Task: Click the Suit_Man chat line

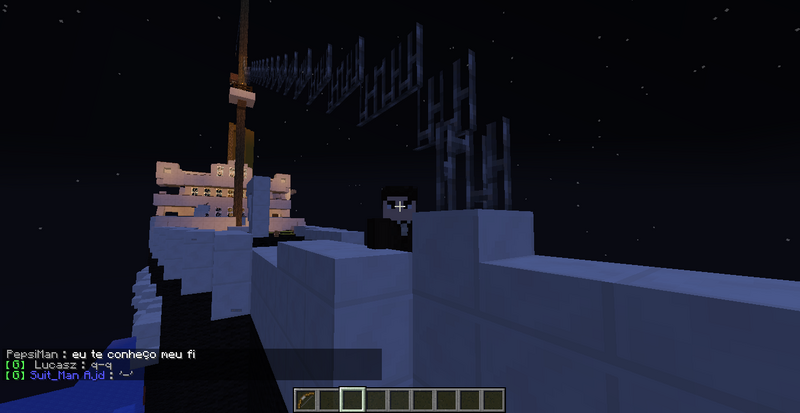Action: tap(70, 375)
